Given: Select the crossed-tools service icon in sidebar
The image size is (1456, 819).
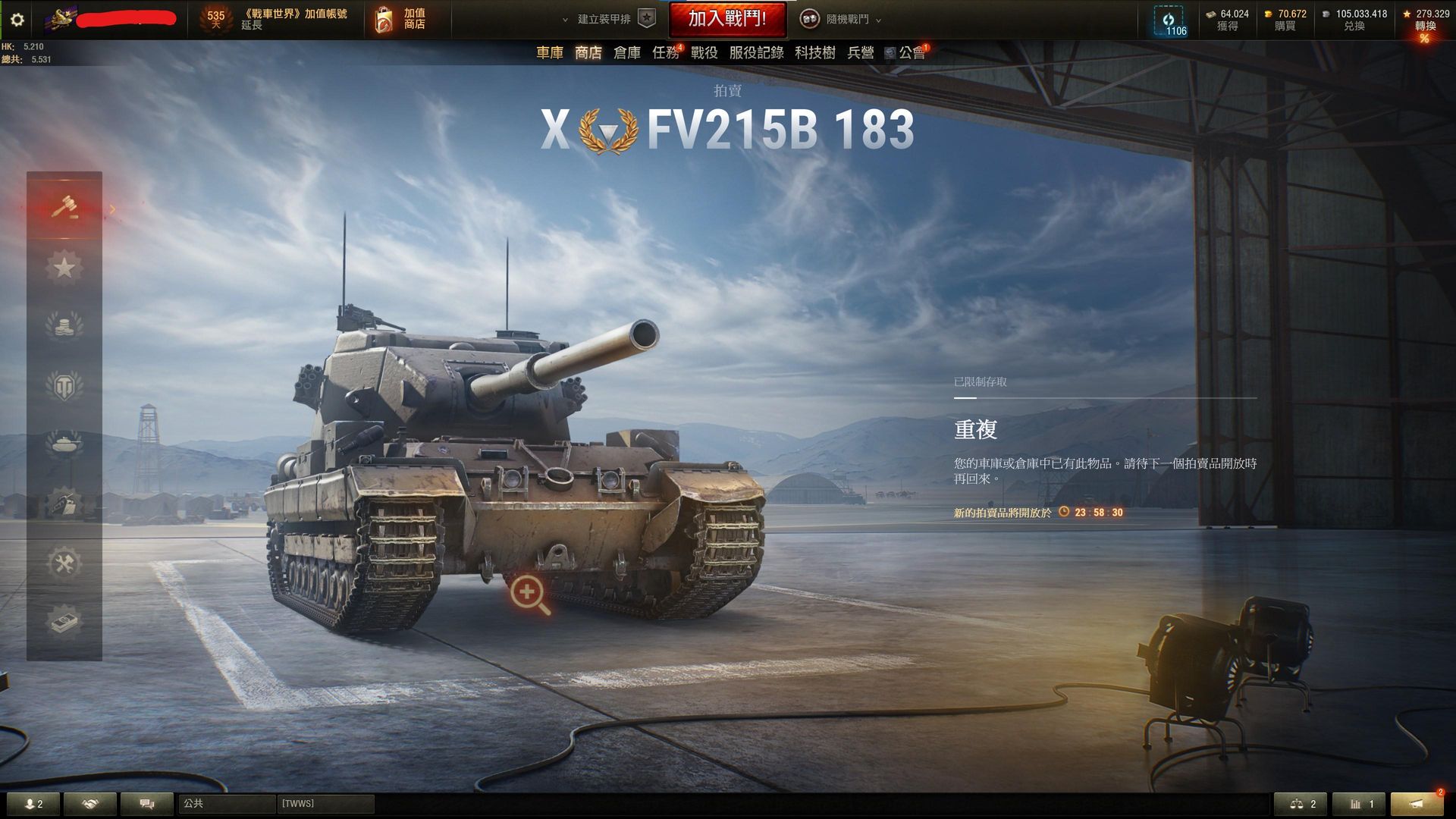Looking at the screenshot, I should coord(66,563).
